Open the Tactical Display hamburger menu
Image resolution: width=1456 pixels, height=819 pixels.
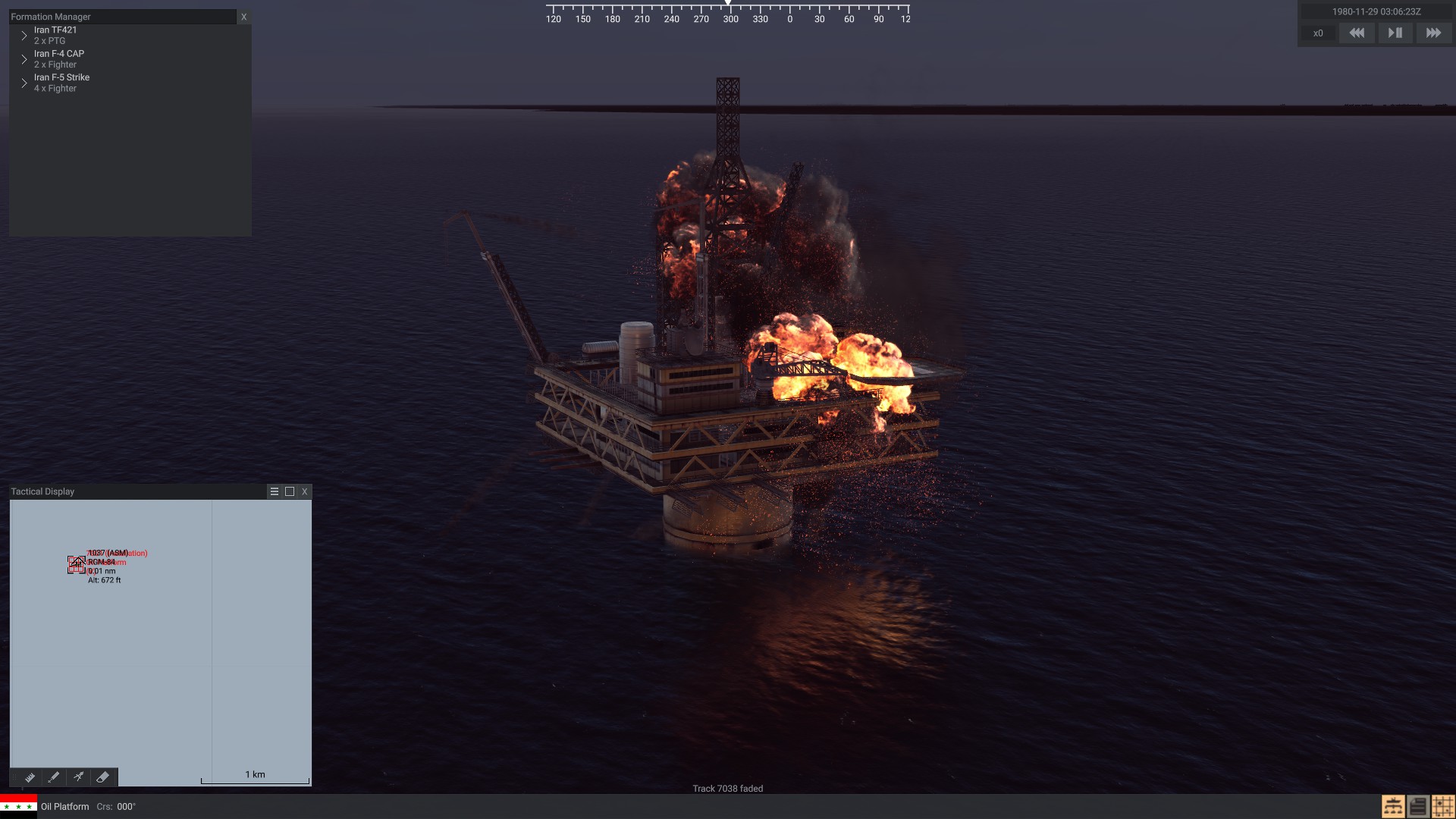(275, 491)
